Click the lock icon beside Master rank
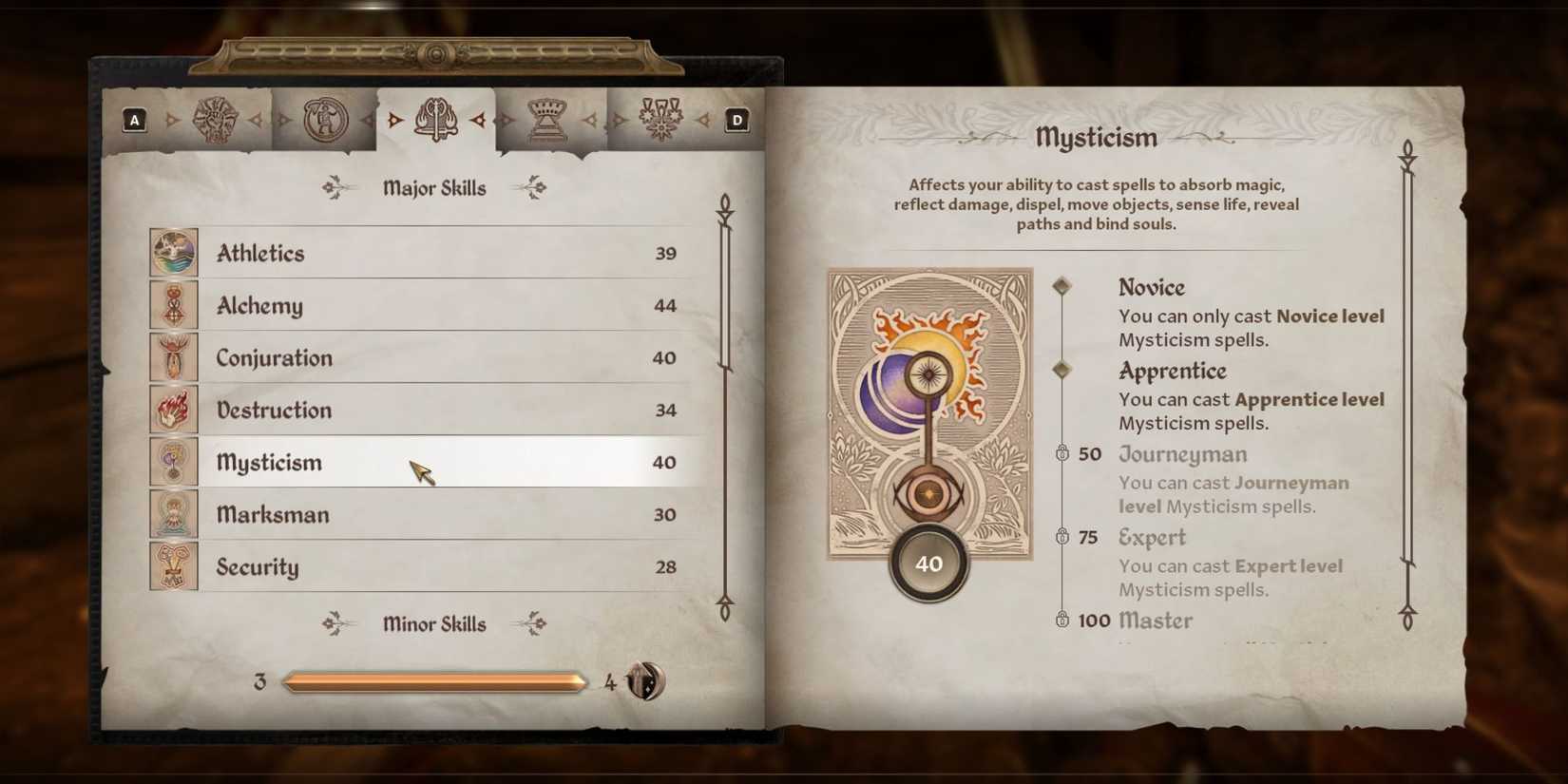The image size is (1568, 784). point(1064,621)
